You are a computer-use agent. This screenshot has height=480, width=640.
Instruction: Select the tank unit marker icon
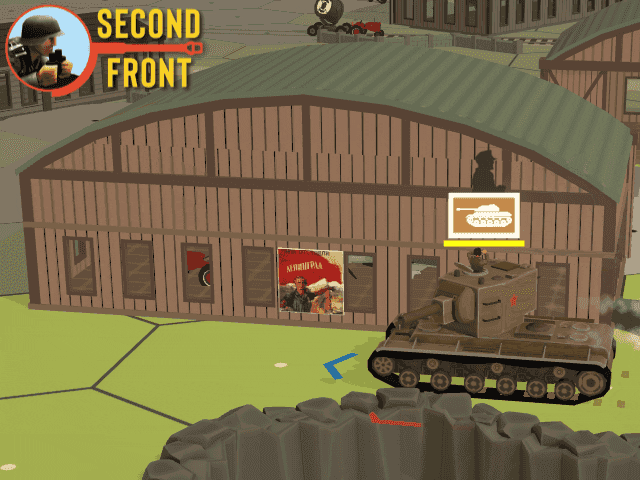pos(484,214)
